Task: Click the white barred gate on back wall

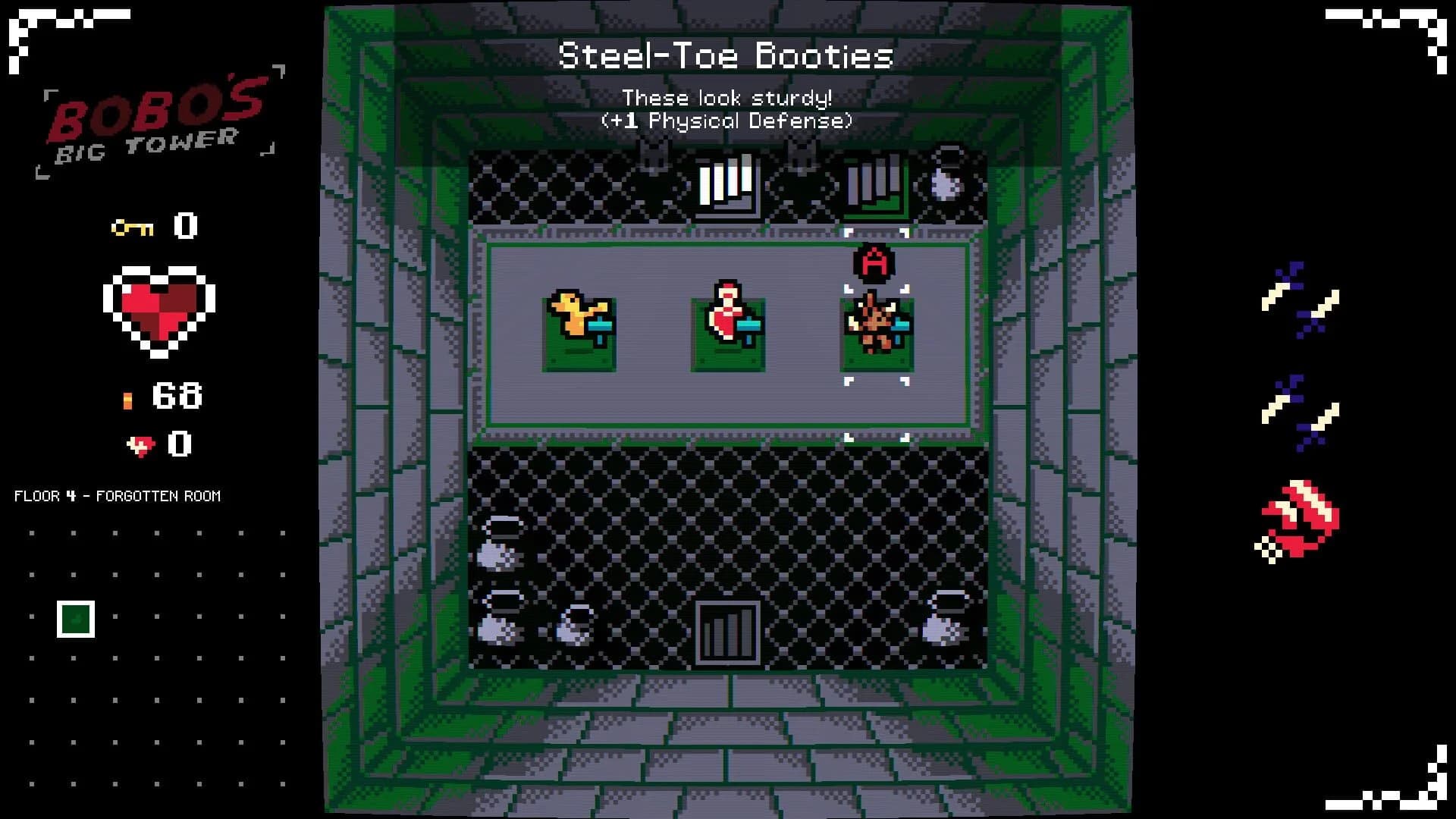Action: tap(724, 182)
